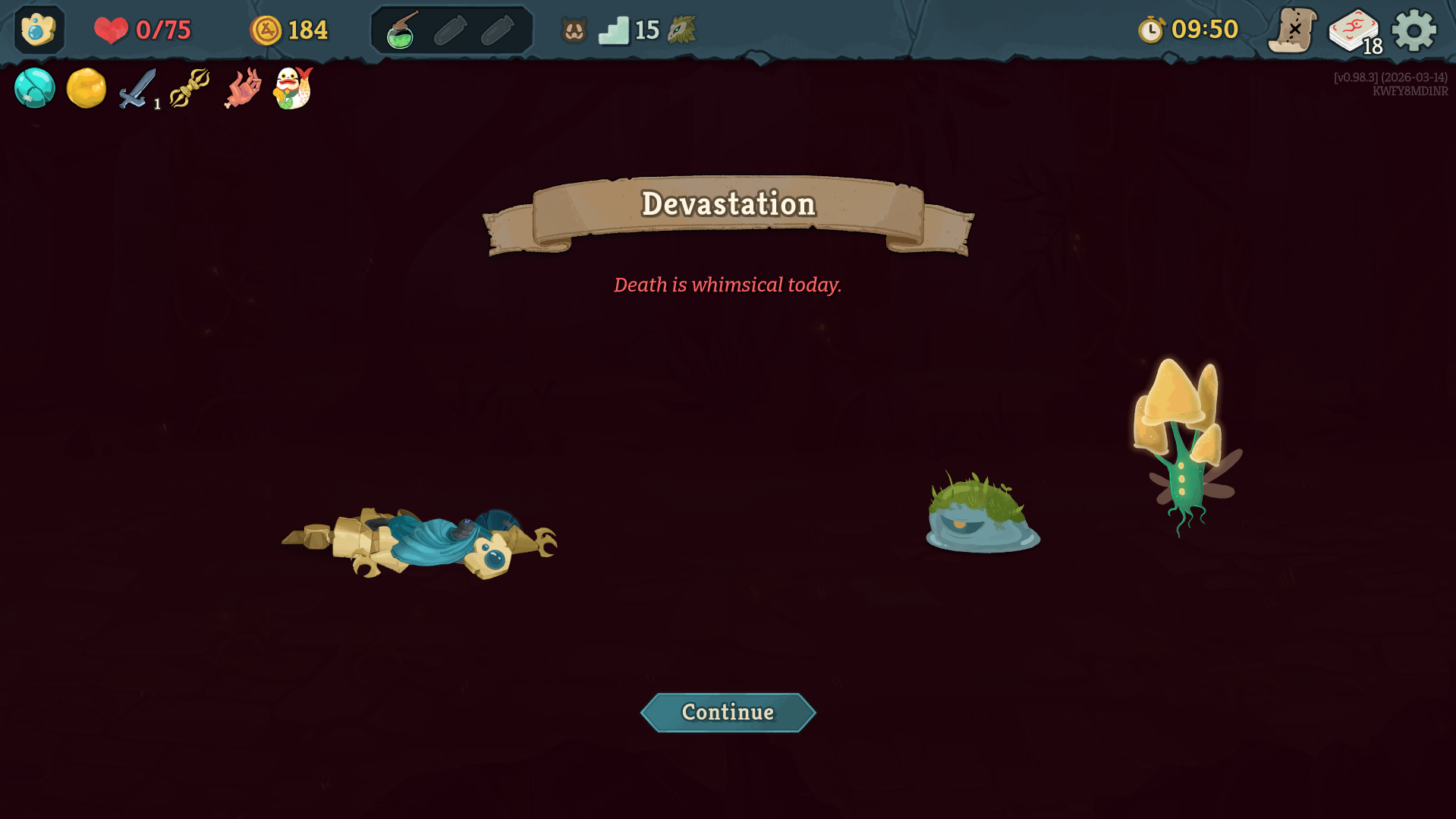Inspect the white fish-tailed figurine relic

click(293, 88)
